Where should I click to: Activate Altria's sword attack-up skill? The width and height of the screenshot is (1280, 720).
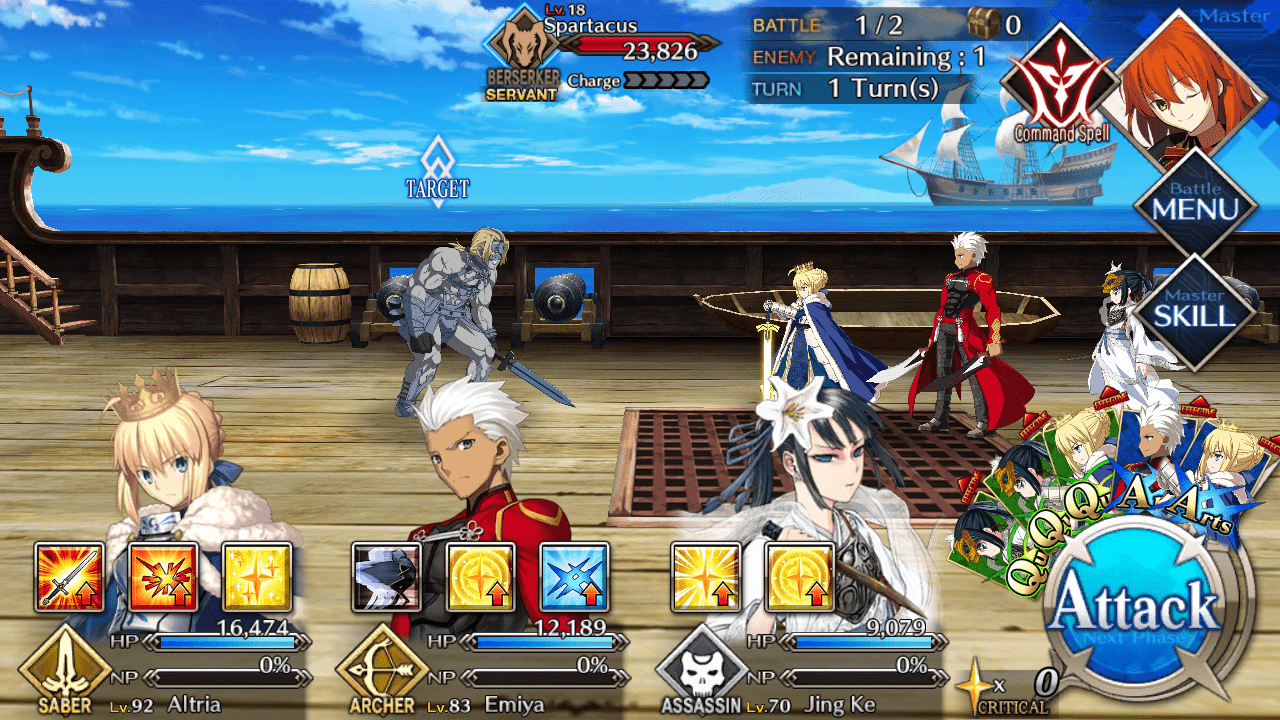point(69,577)
